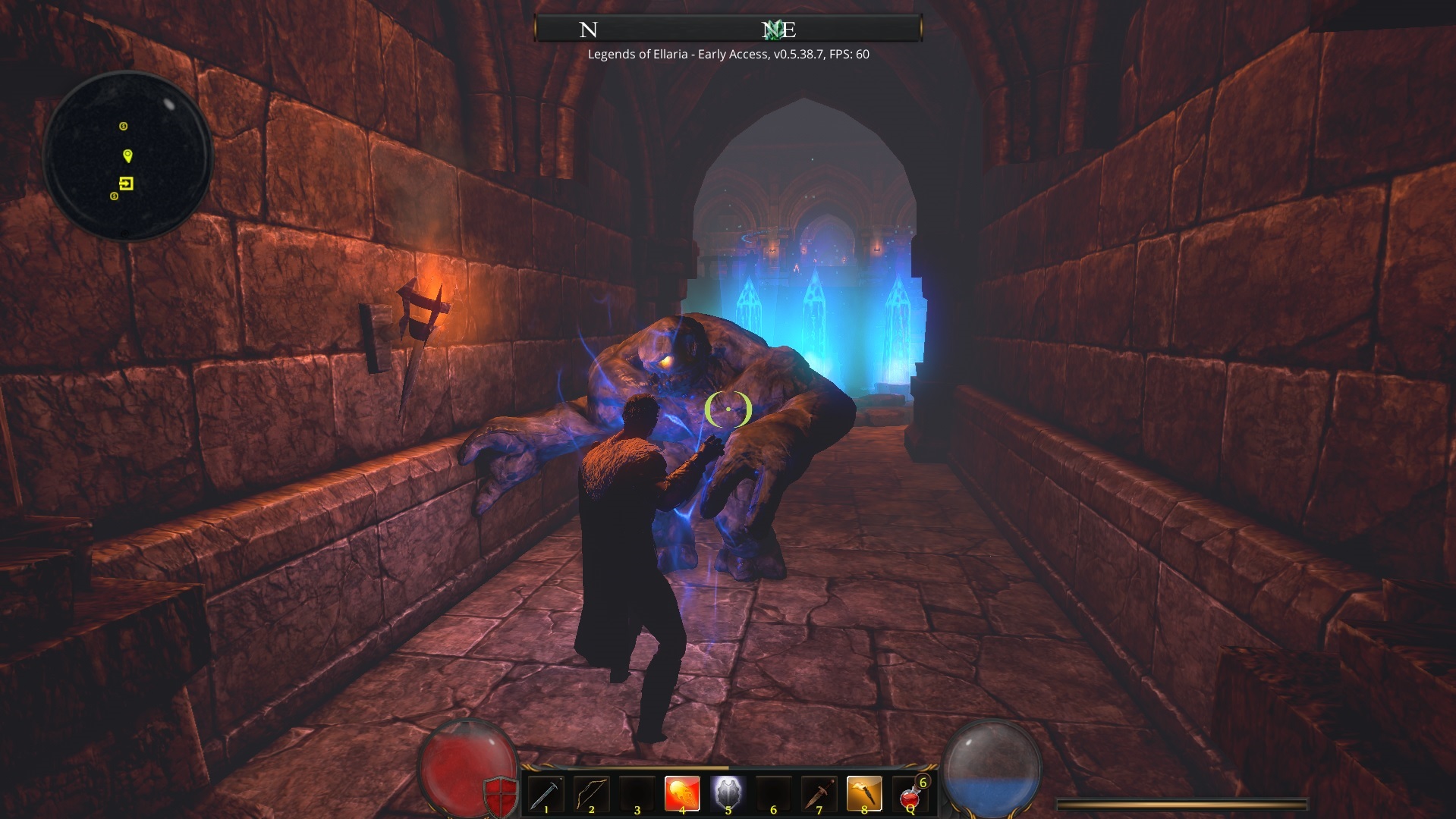
Task: Click the exit door marker on the minimap
Action: click(127, 184)
